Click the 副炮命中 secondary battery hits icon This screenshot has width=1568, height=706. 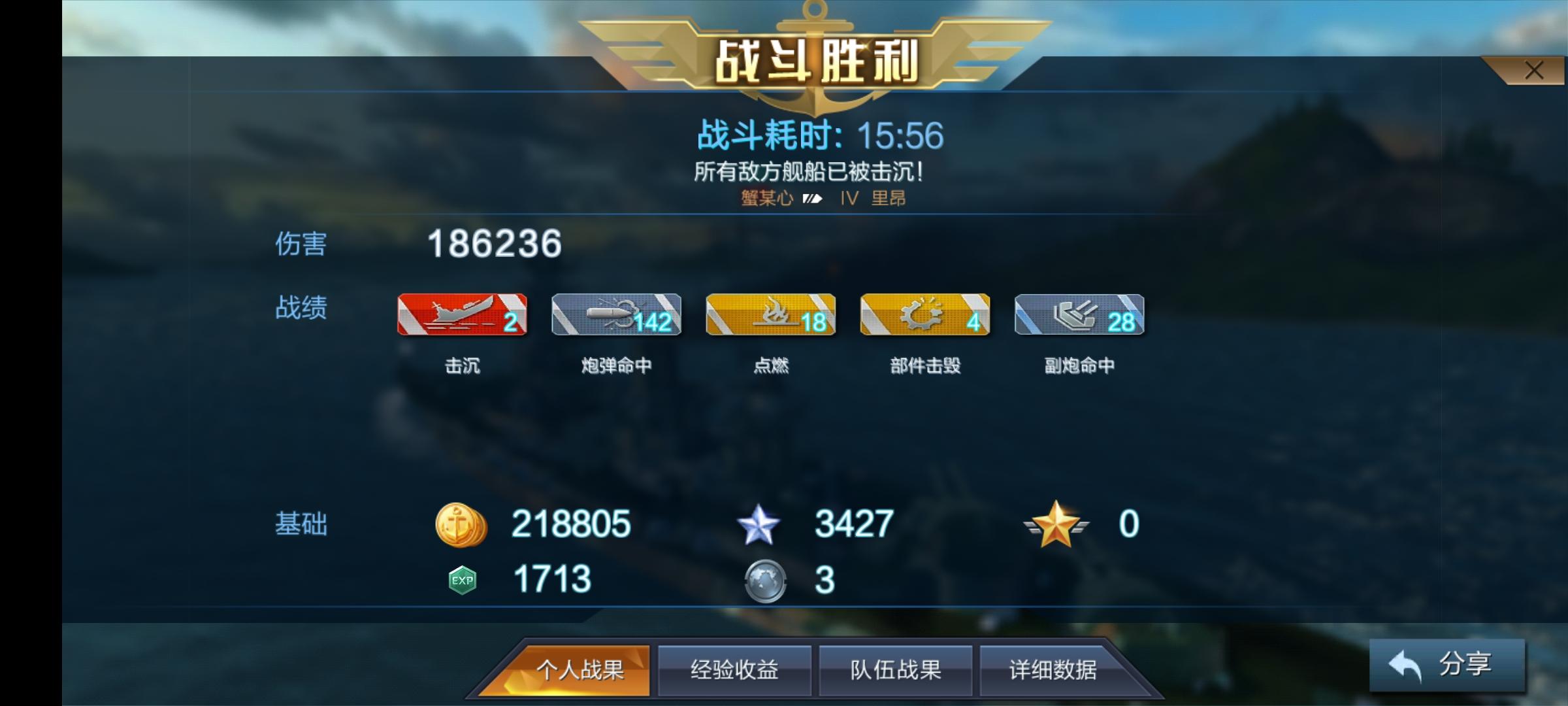[1079, 316]
